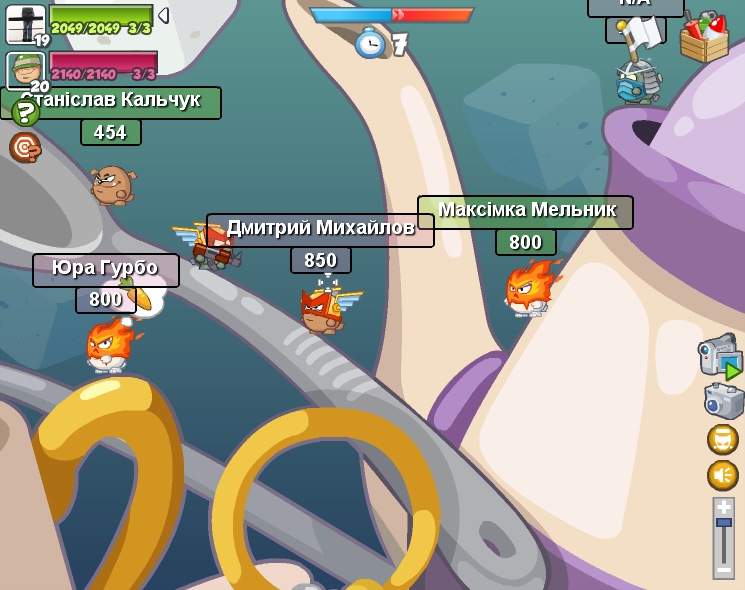This screenshot has height=590, width=745.
Task: Open the weapons crate inventory
Action: (x=704, y=37)
